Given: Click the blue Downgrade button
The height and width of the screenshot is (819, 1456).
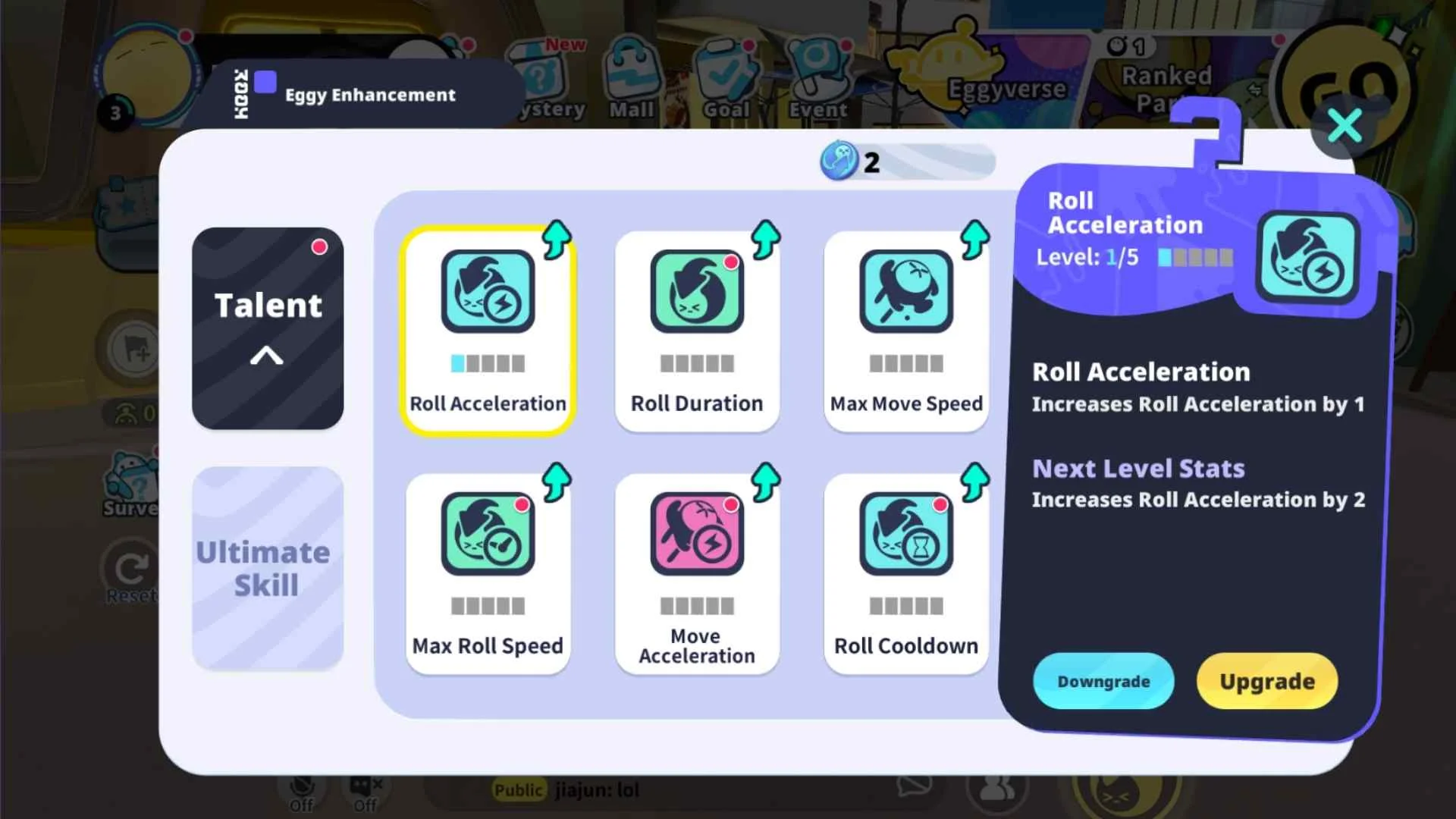Looking at the screenshot, I should click(x=1103, y=681).
